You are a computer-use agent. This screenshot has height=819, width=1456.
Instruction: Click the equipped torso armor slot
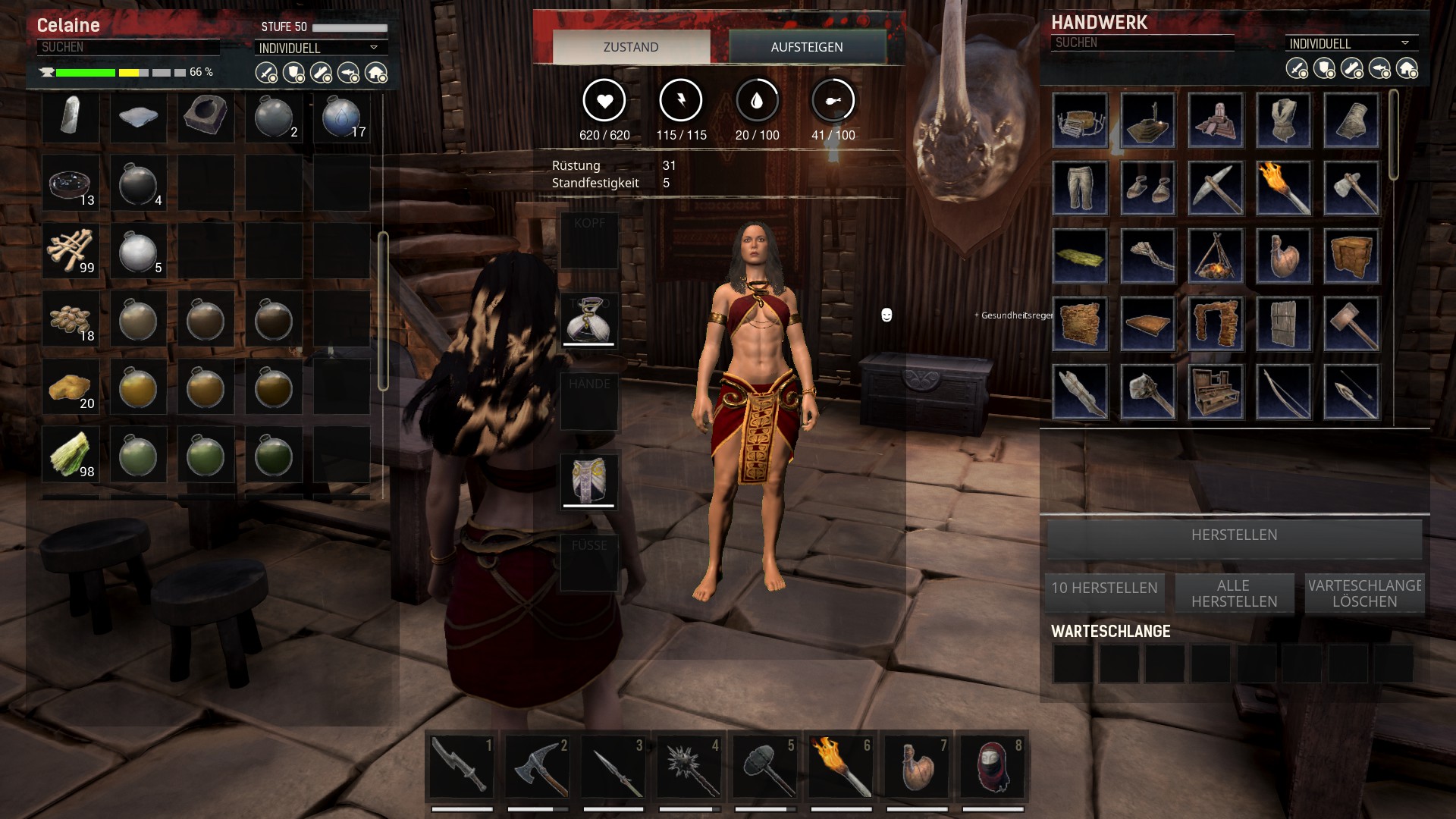tap(589, 321)
